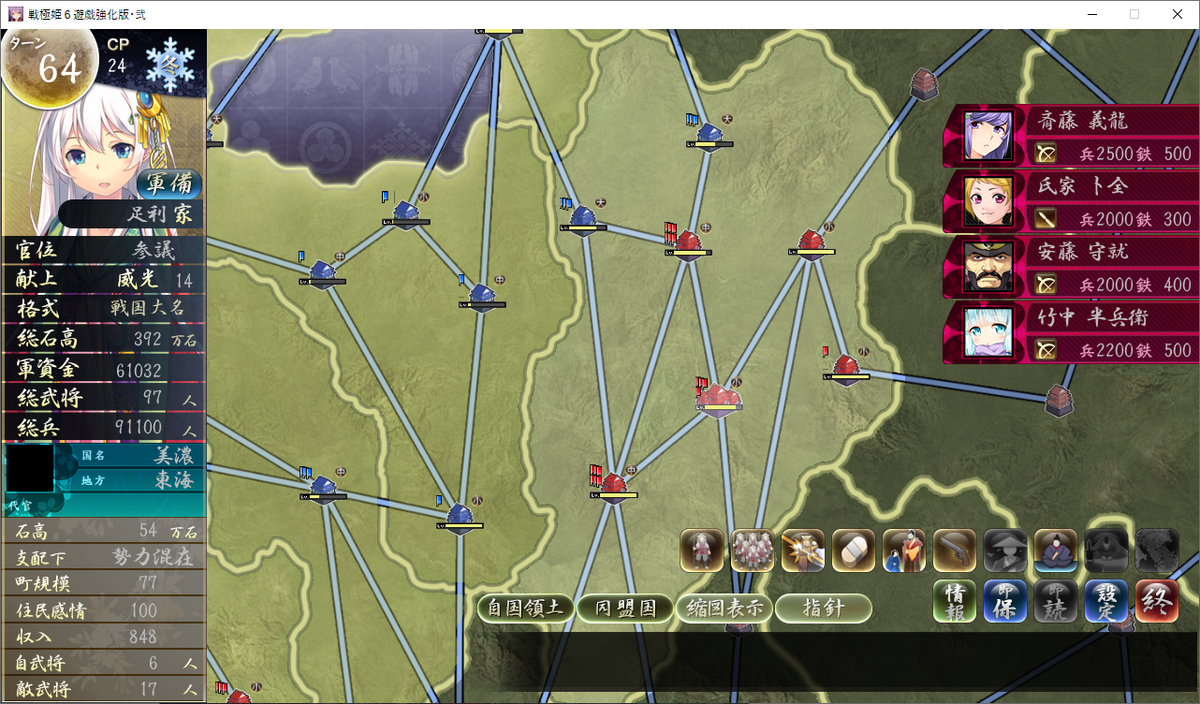This screenshot has height=704, width=1200.
Task: Show the 同盟国 allied nations list
Action: tap(625, 608)
